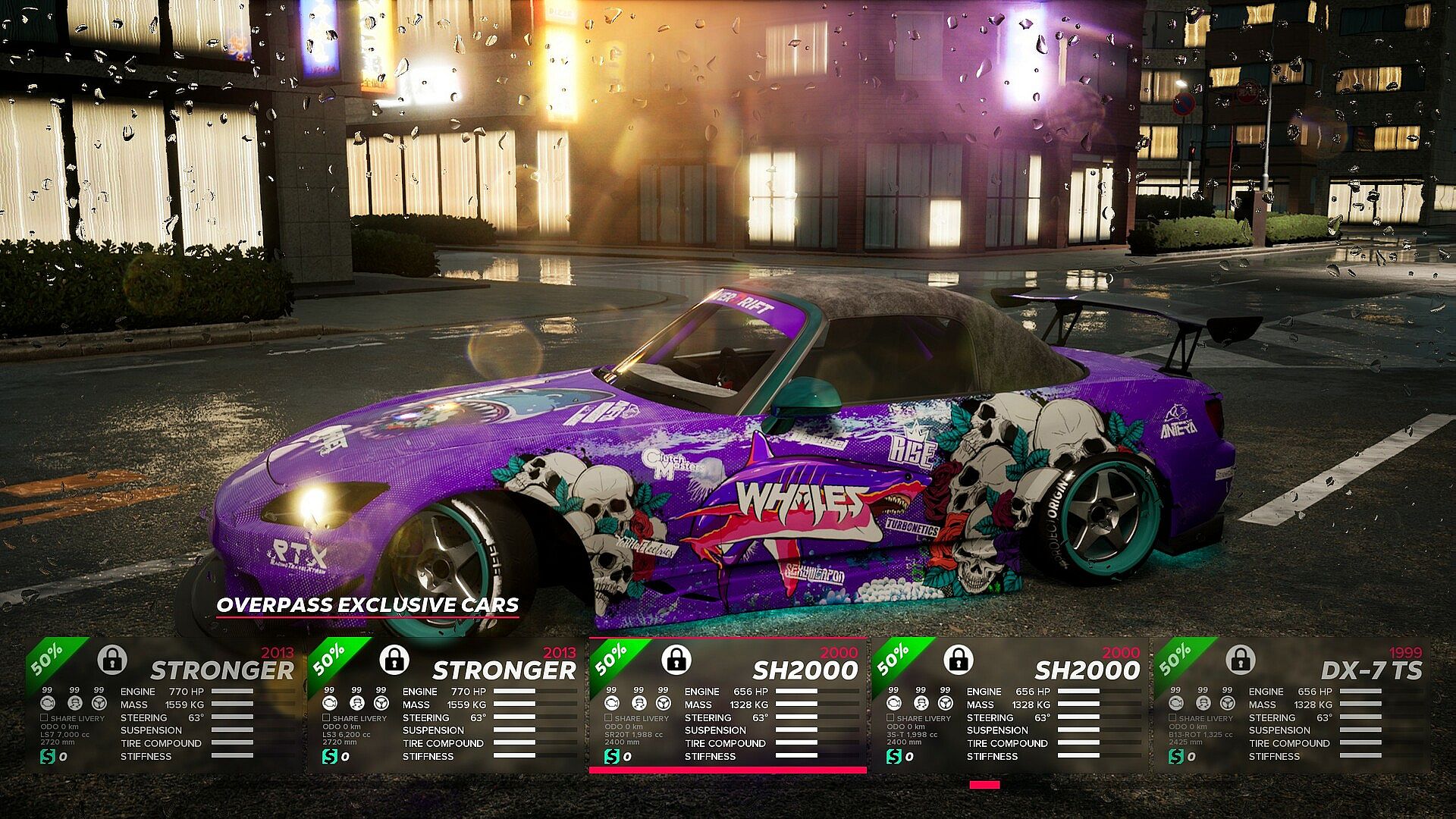
Task: Choose the SH2000 card with 3S-T engine
Action: (1009, 705)
